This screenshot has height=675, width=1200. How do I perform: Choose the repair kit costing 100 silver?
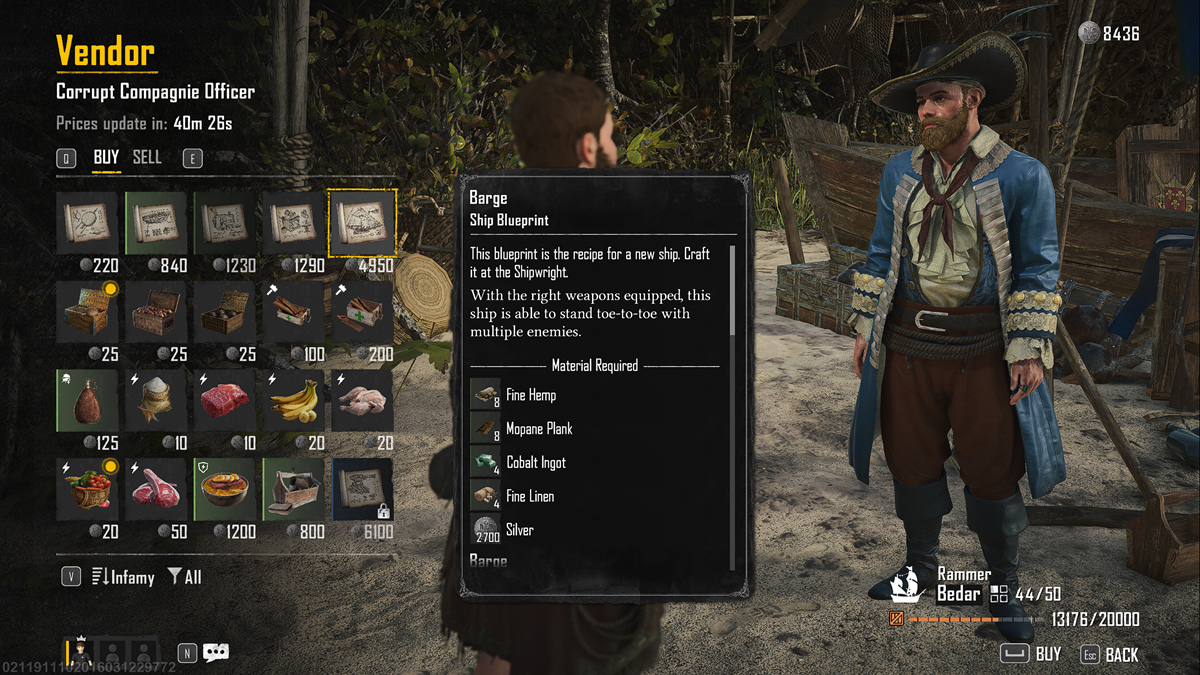[294, 311]
